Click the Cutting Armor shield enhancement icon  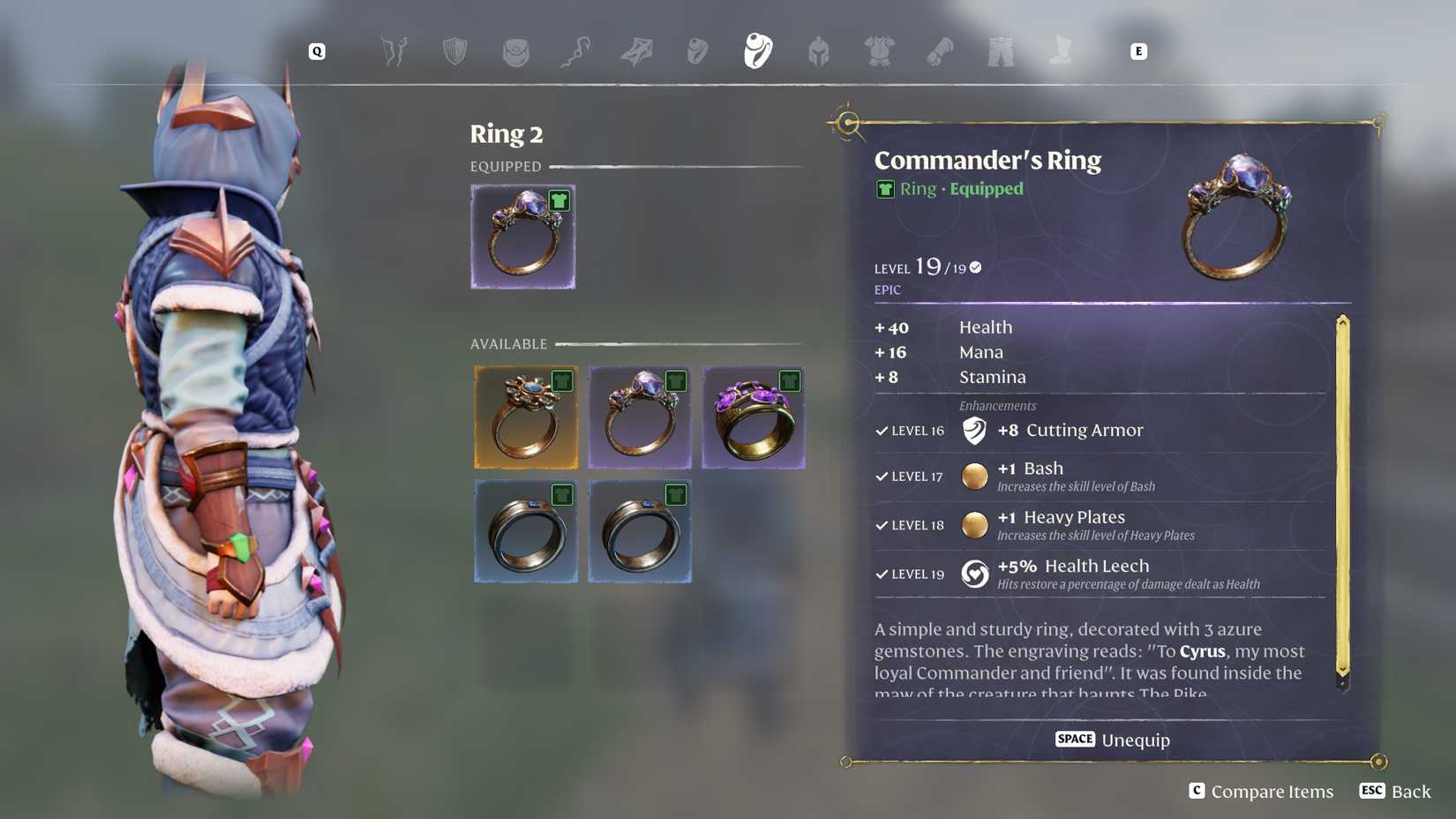pyautogui.click(x=975, y=431)
